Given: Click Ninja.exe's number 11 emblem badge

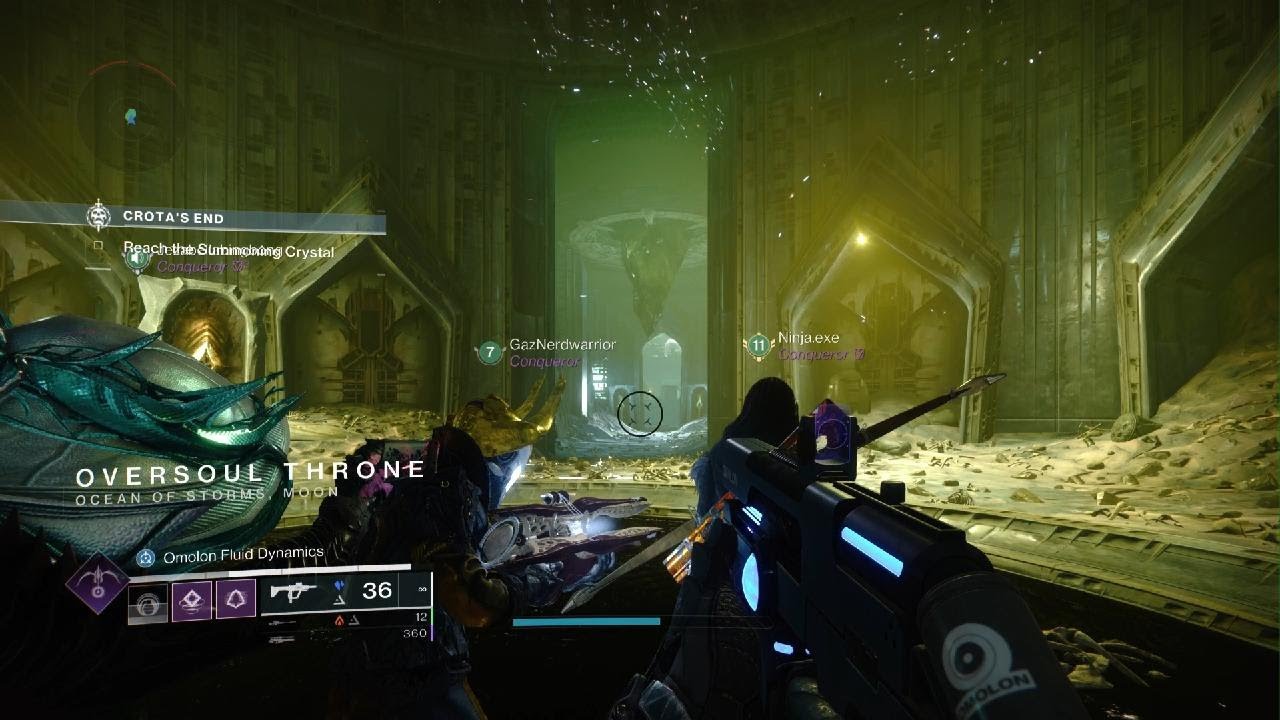Looking at the screenshot, I should pos(759,347).
